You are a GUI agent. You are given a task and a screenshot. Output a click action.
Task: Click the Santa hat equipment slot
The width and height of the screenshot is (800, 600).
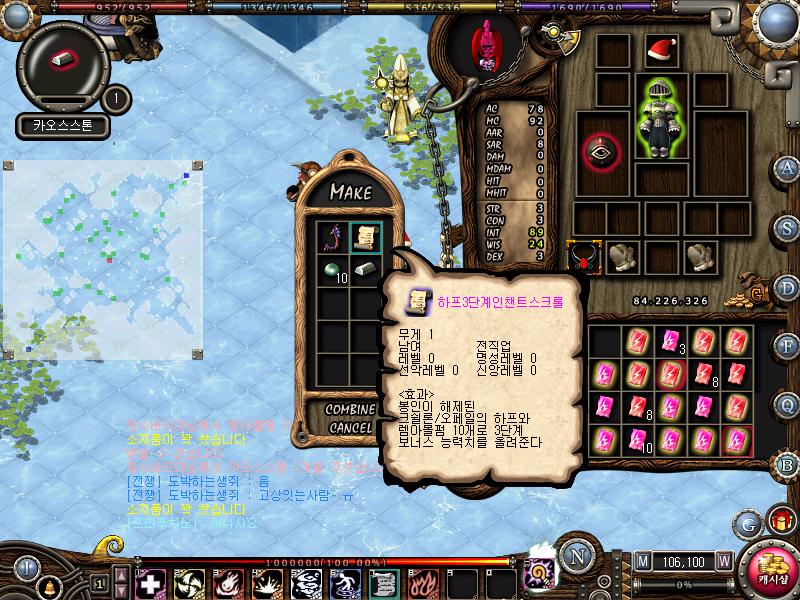click(x=659, y=50)
